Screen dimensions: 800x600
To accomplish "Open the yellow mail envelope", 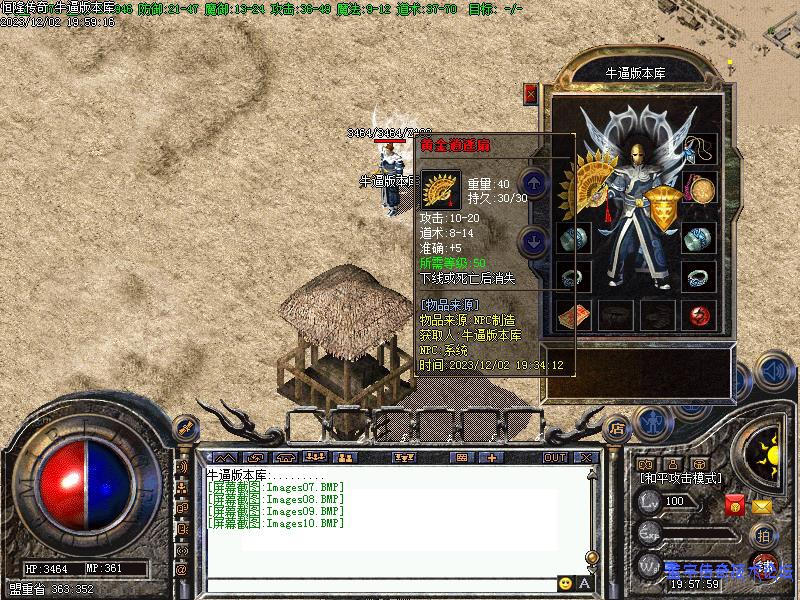I will pos(762,506).
